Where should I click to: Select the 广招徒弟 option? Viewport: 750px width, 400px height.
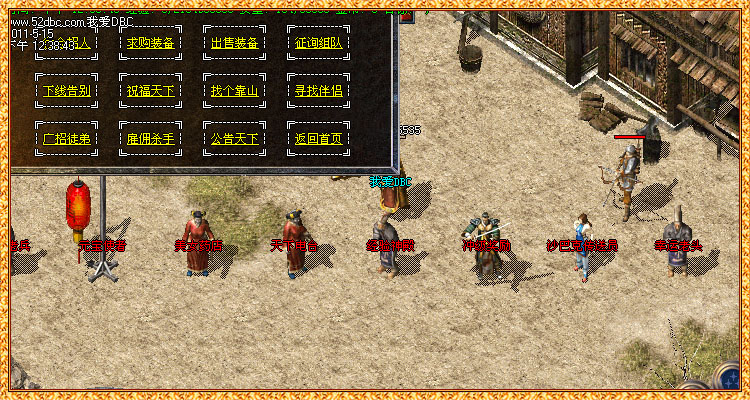[x=67, y=138]
